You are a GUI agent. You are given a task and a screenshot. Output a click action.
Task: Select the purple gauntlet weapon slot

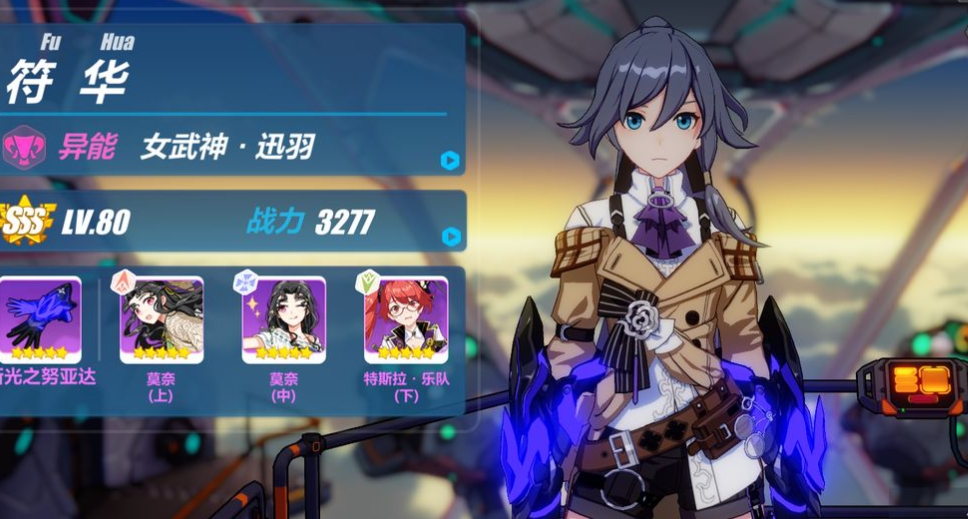coord(39,319)
